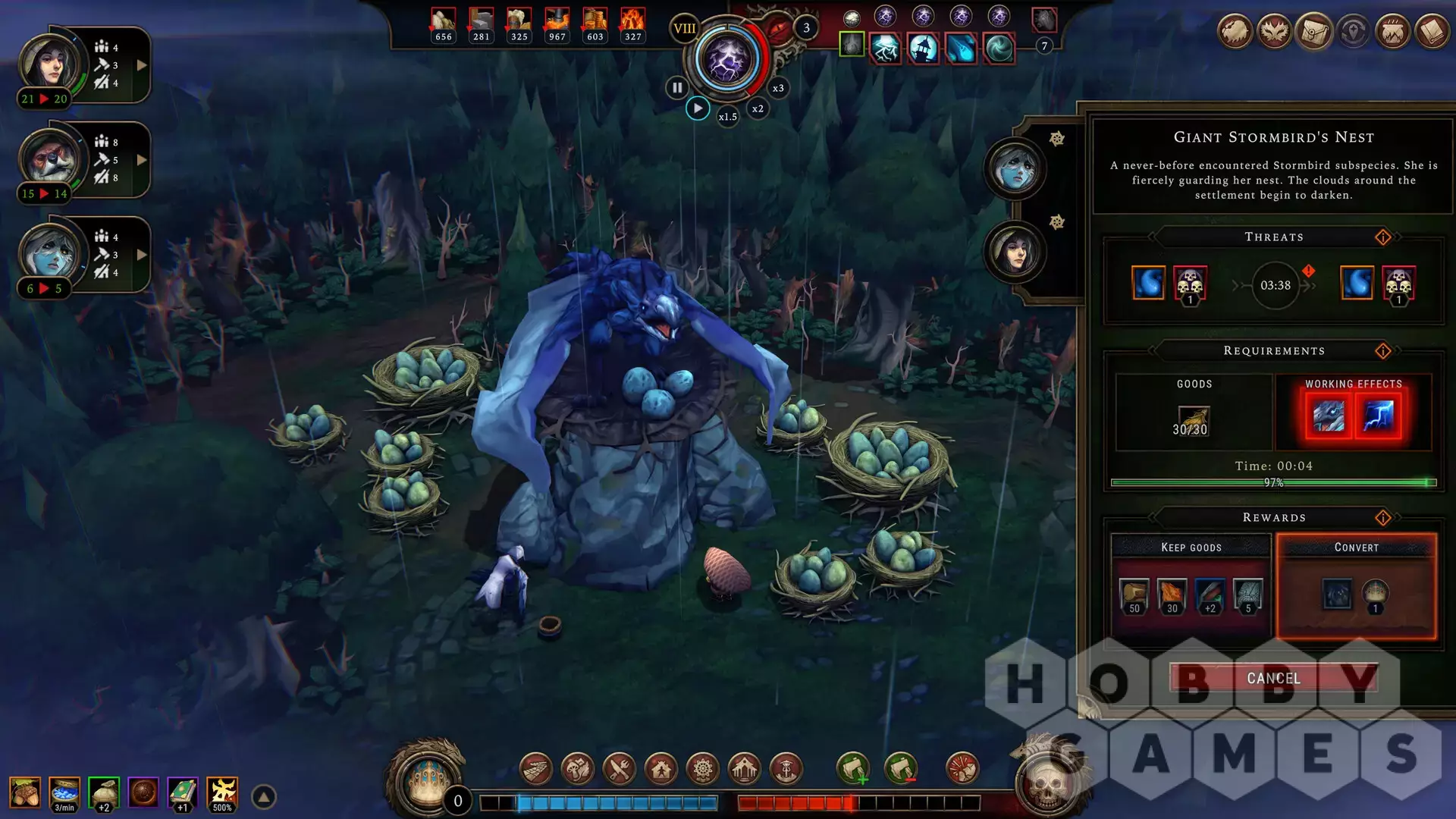Open the housing buildings menu
This screenshot has height=819, width=1456.
coord(661,769)
